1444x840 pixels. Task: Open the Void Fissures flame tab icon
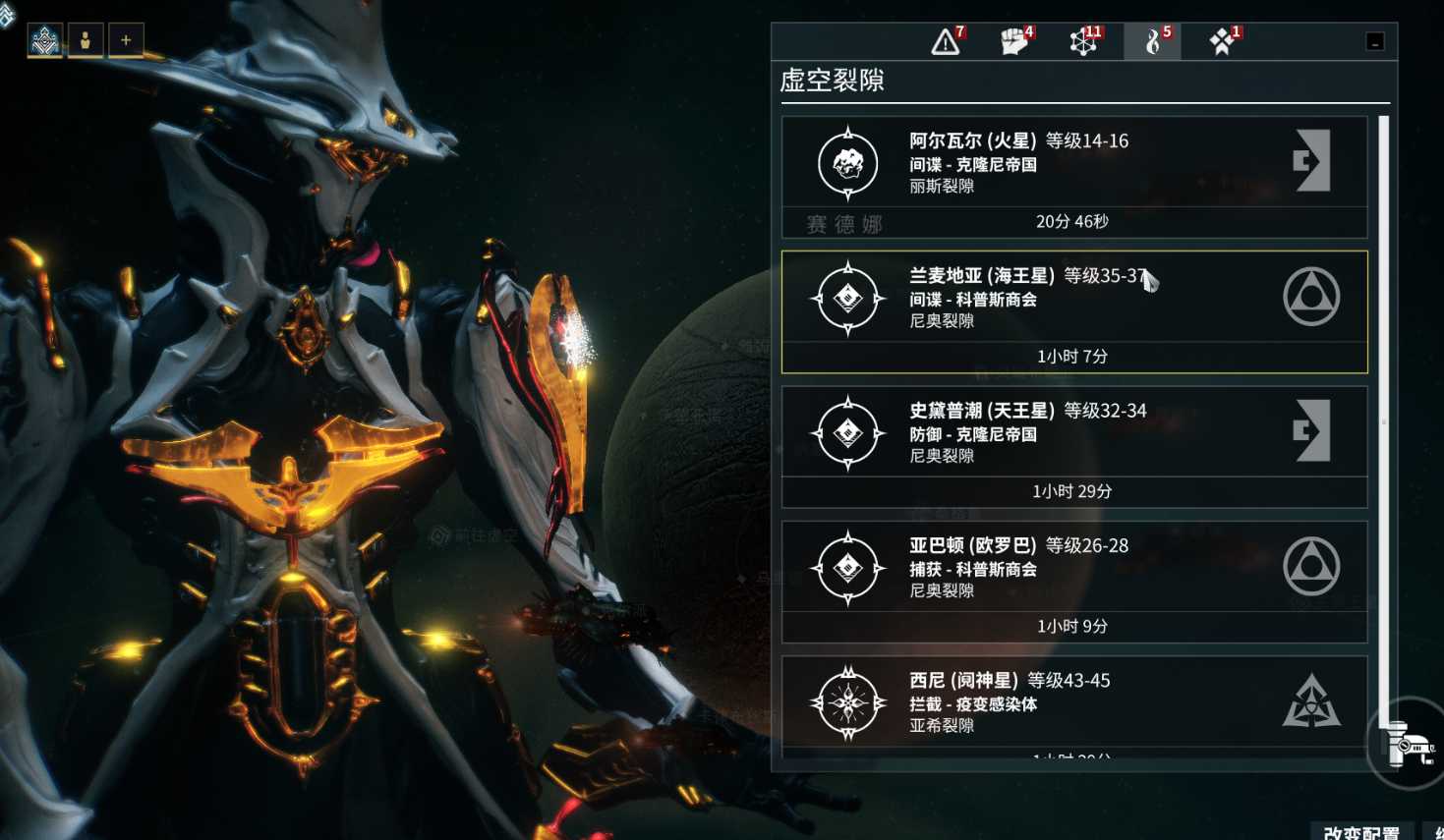point(1150,41)
